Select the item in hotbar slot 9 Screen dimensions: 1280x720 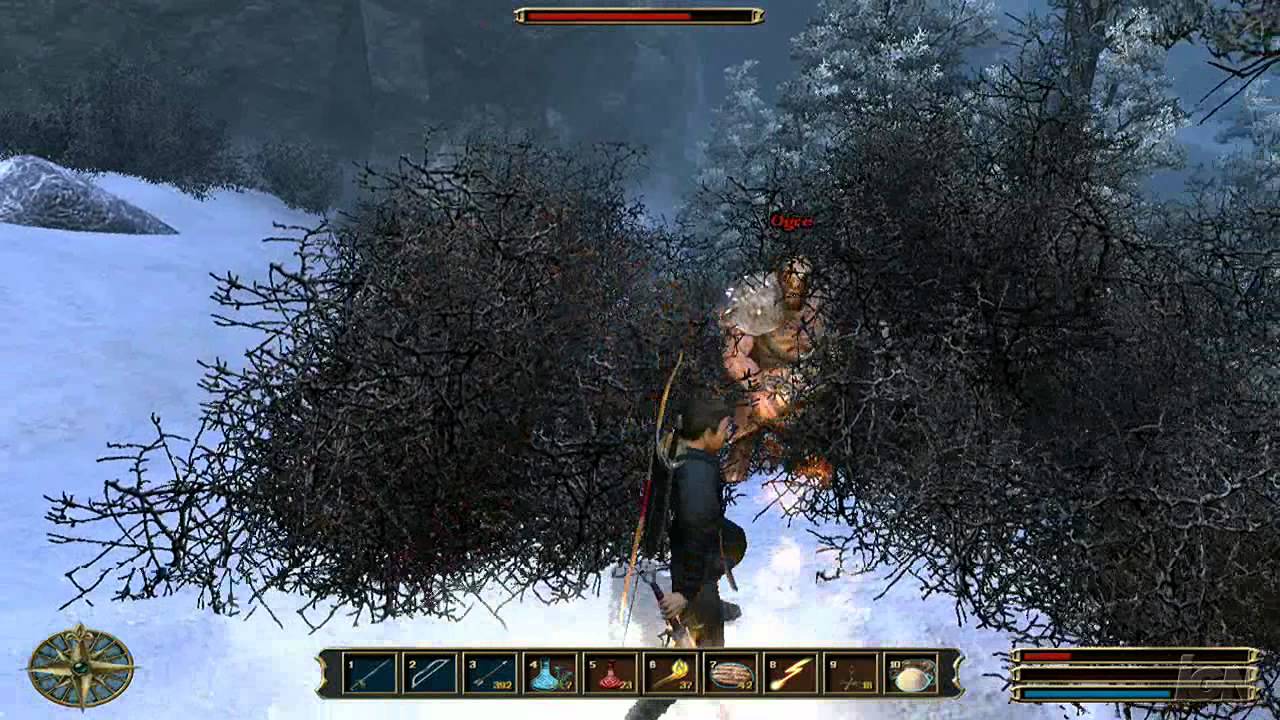850,673
